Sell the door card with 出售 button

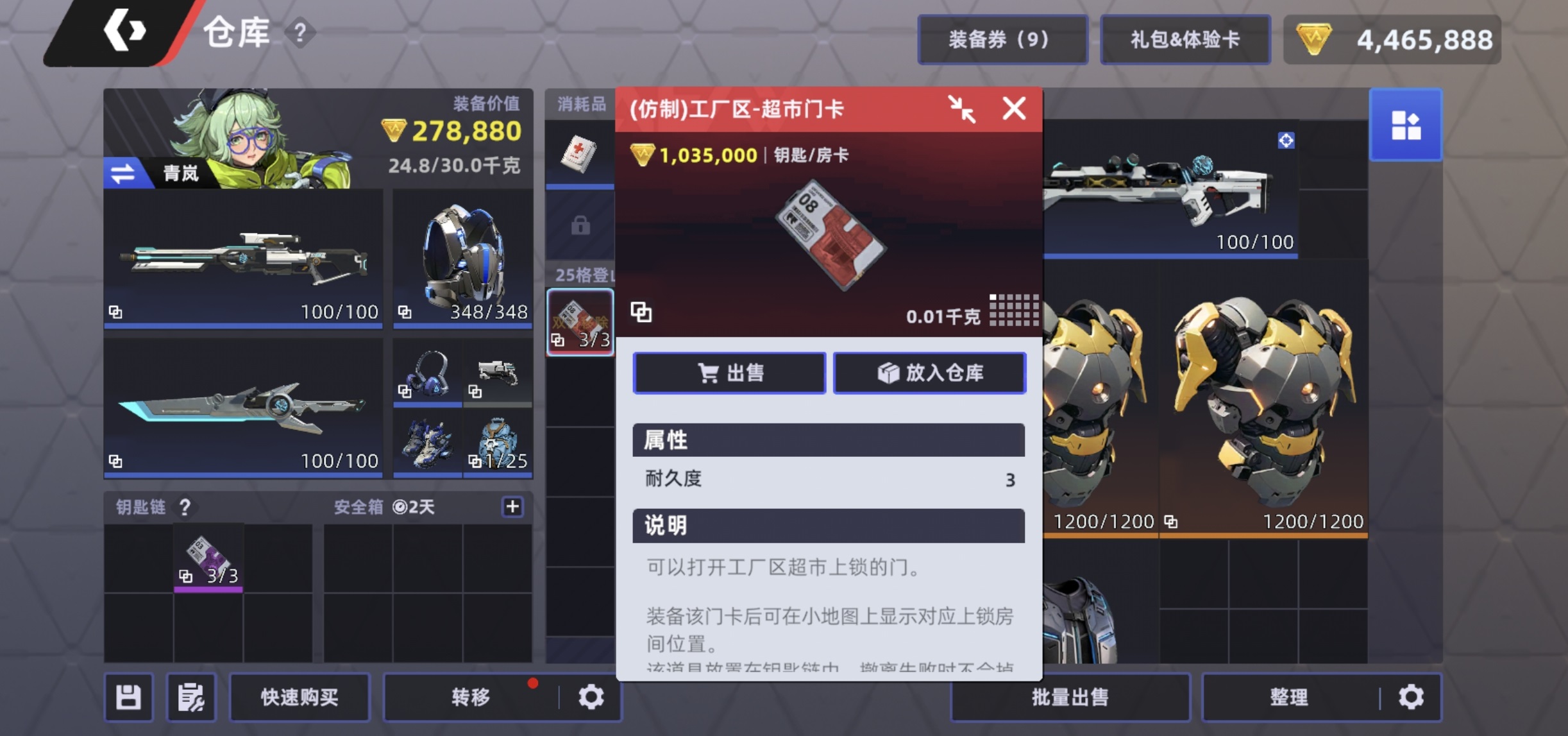[729, 372]
